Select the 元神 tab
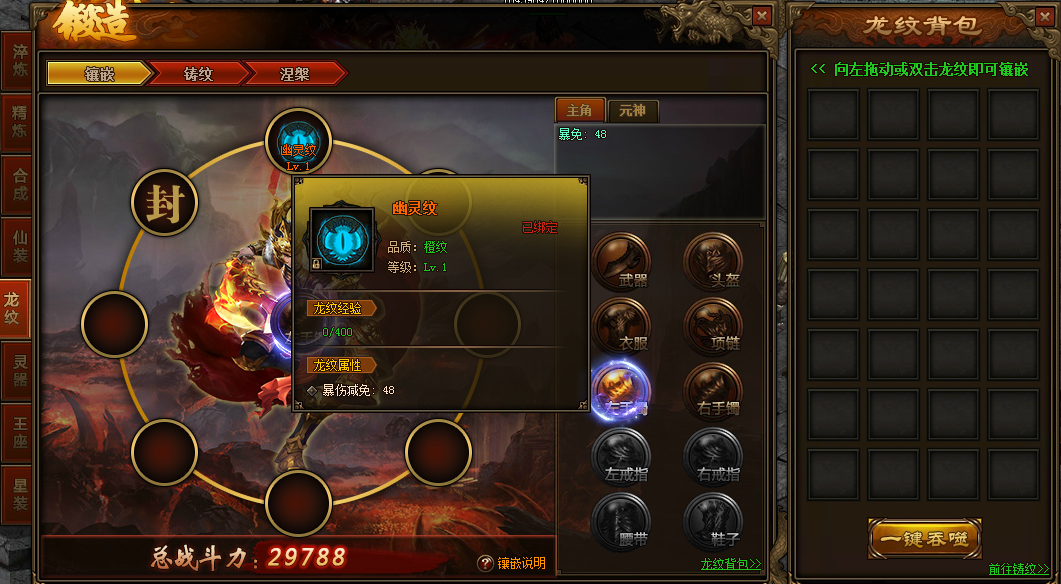Image resolution: width=1061 pixels, height=584 pixels. click(633, 110)
